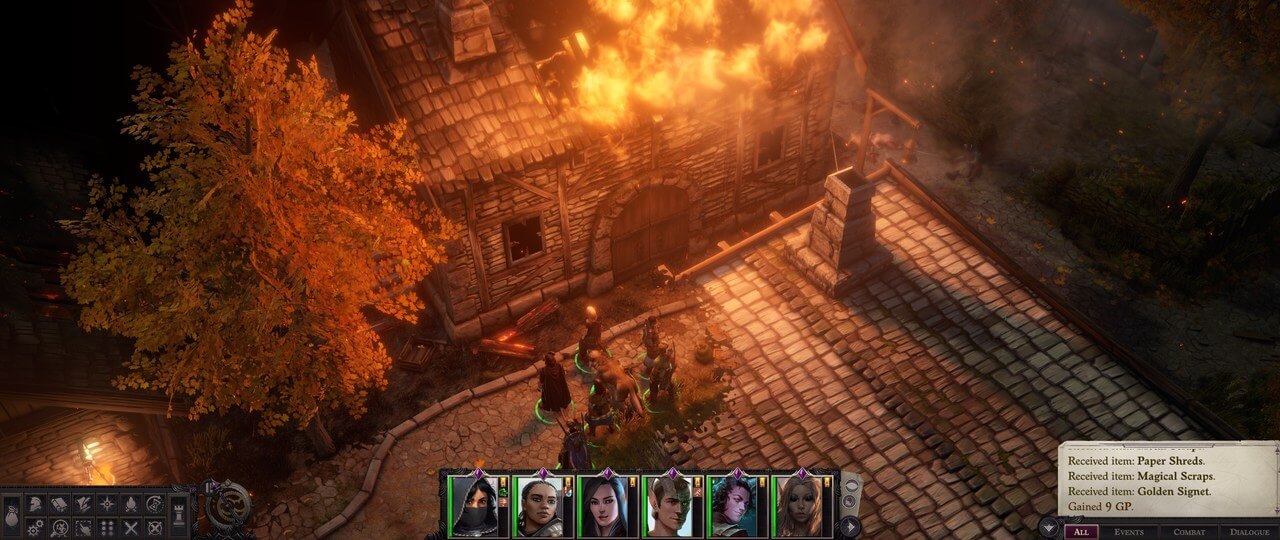Open the journal book icon
The image size is (1280, 540).
click(59, 504)
